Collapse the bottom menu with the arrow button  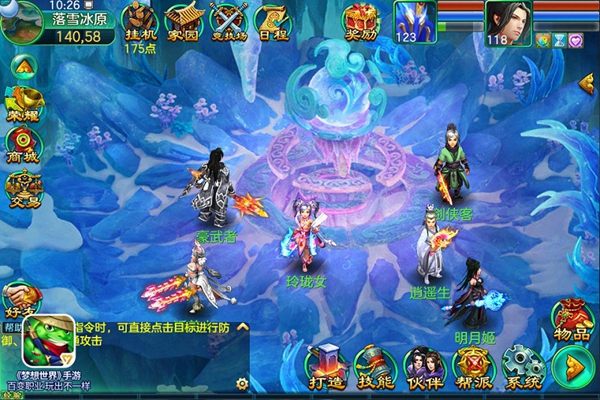tap(573, 367)
